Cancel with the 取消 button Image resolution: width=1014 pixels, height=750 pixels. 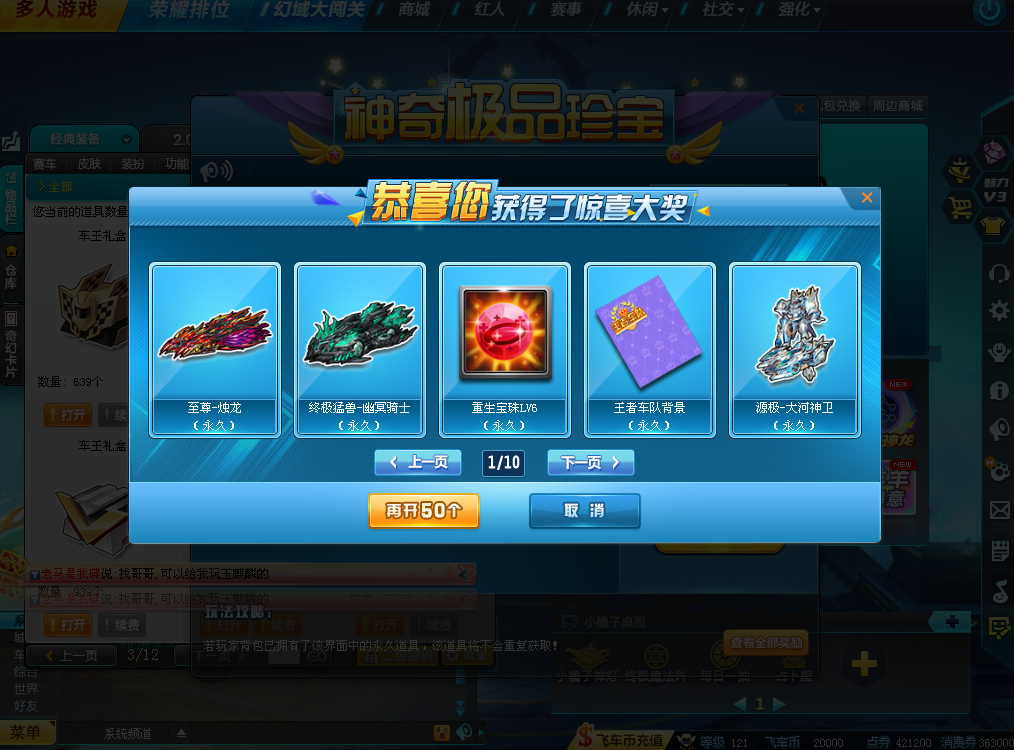coord(584,510)
